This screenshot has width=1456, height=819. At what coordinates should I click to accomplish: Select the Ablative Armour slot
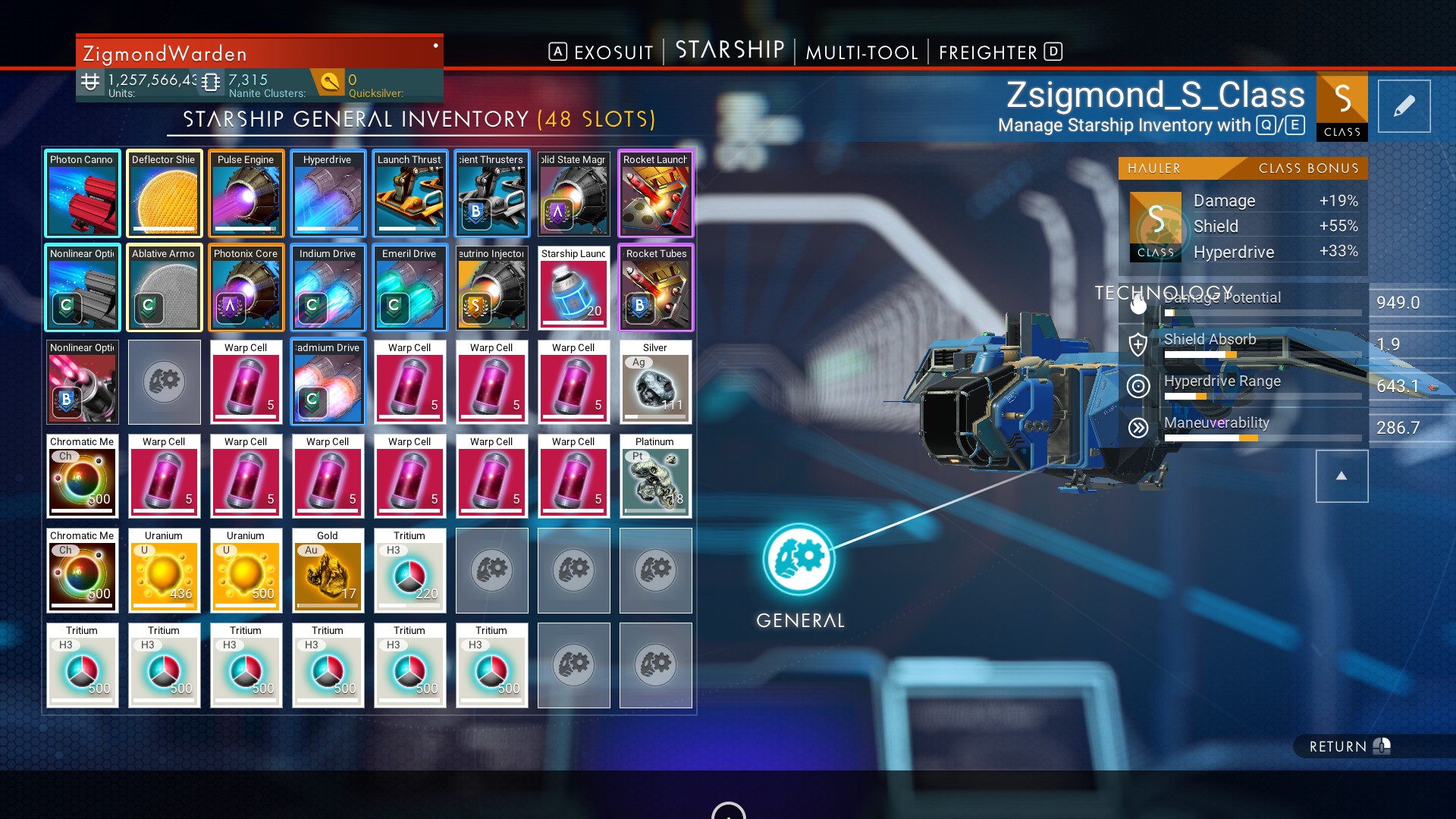tap(164, 288)
